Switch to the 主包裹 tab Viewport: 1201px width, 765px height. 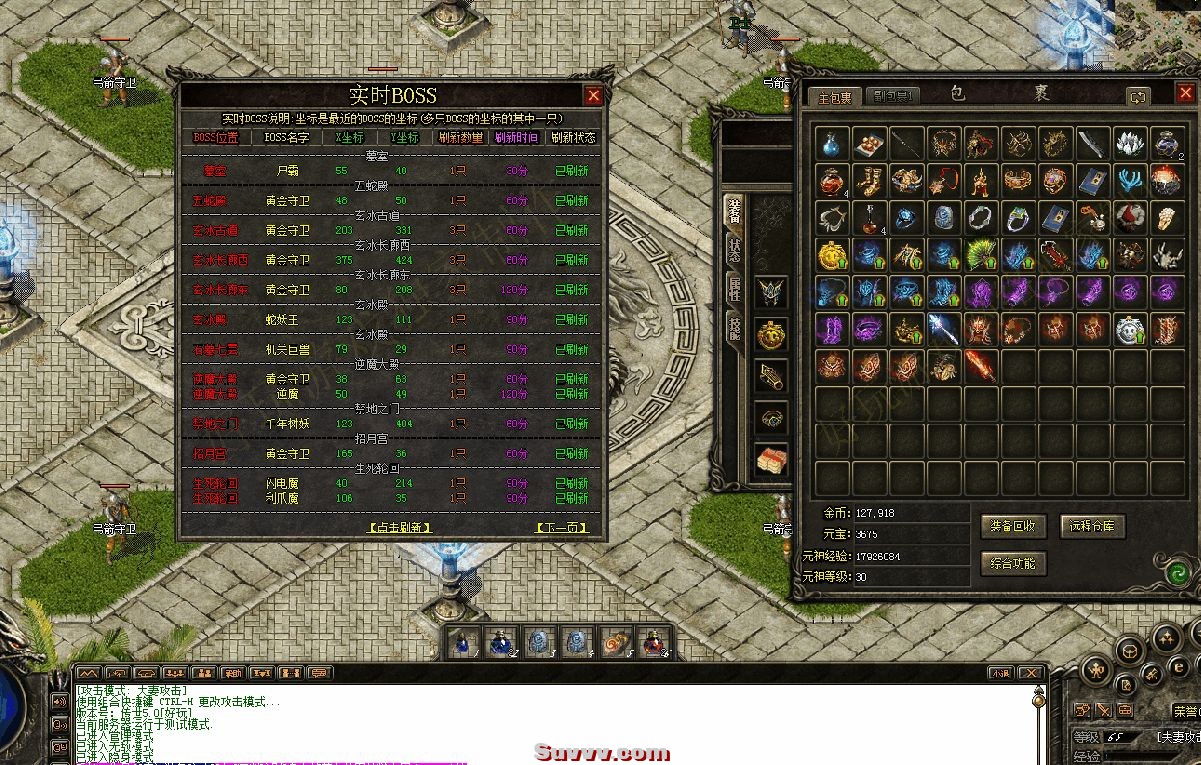[x=835, y=97]
